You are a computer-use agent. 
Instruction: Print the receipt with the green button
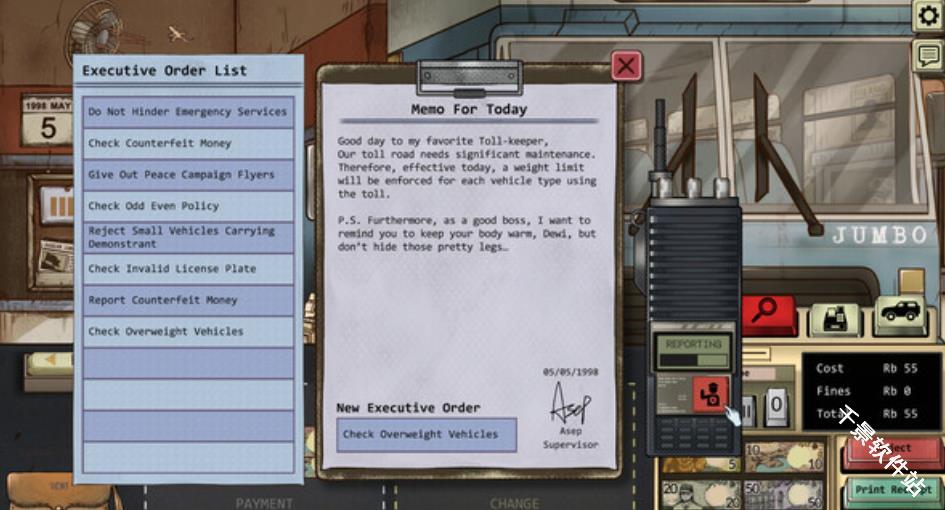tap(893, 490)
